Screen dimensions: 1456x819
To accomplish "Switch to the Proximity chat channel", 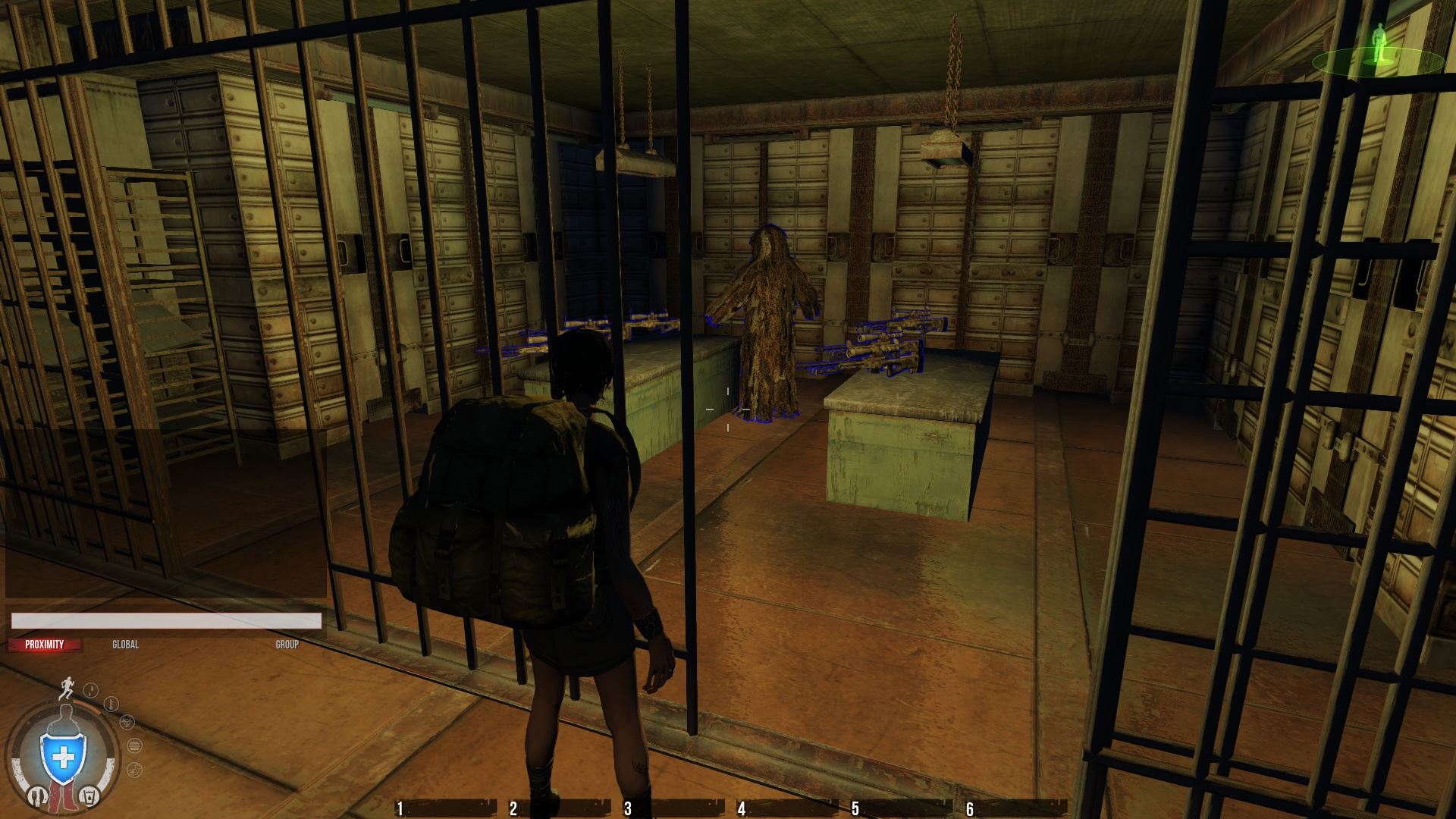I will pos(44,645).
